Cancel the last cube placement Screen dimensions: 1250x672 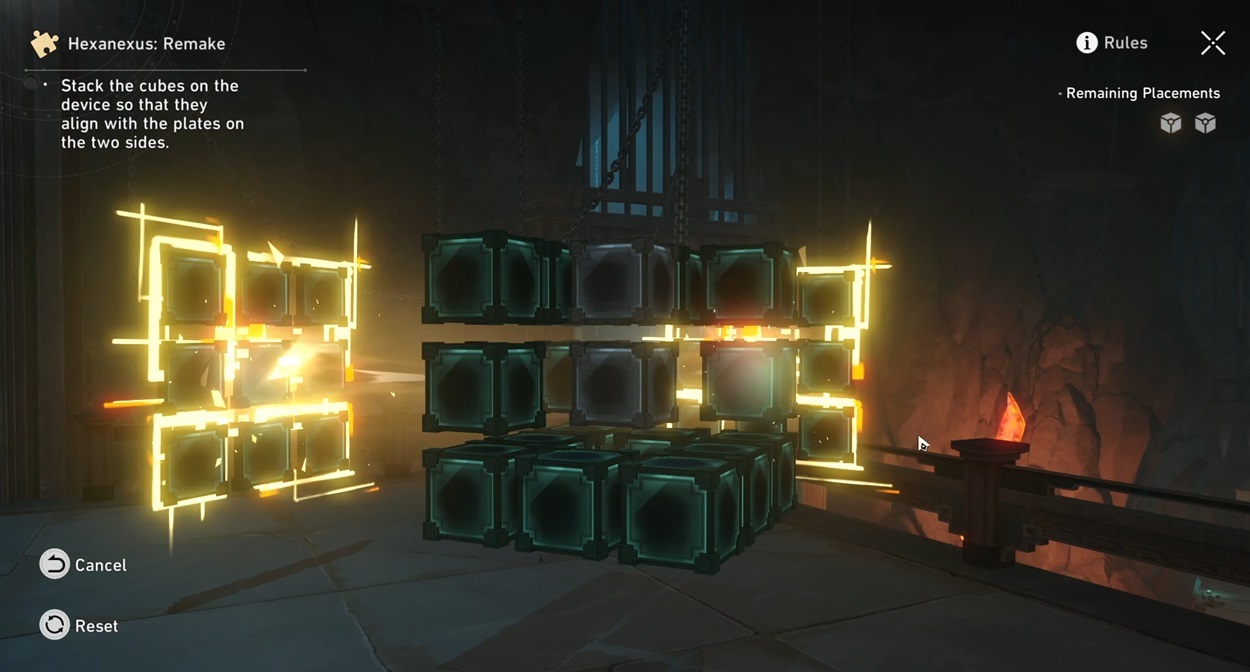tap(84, 565)
